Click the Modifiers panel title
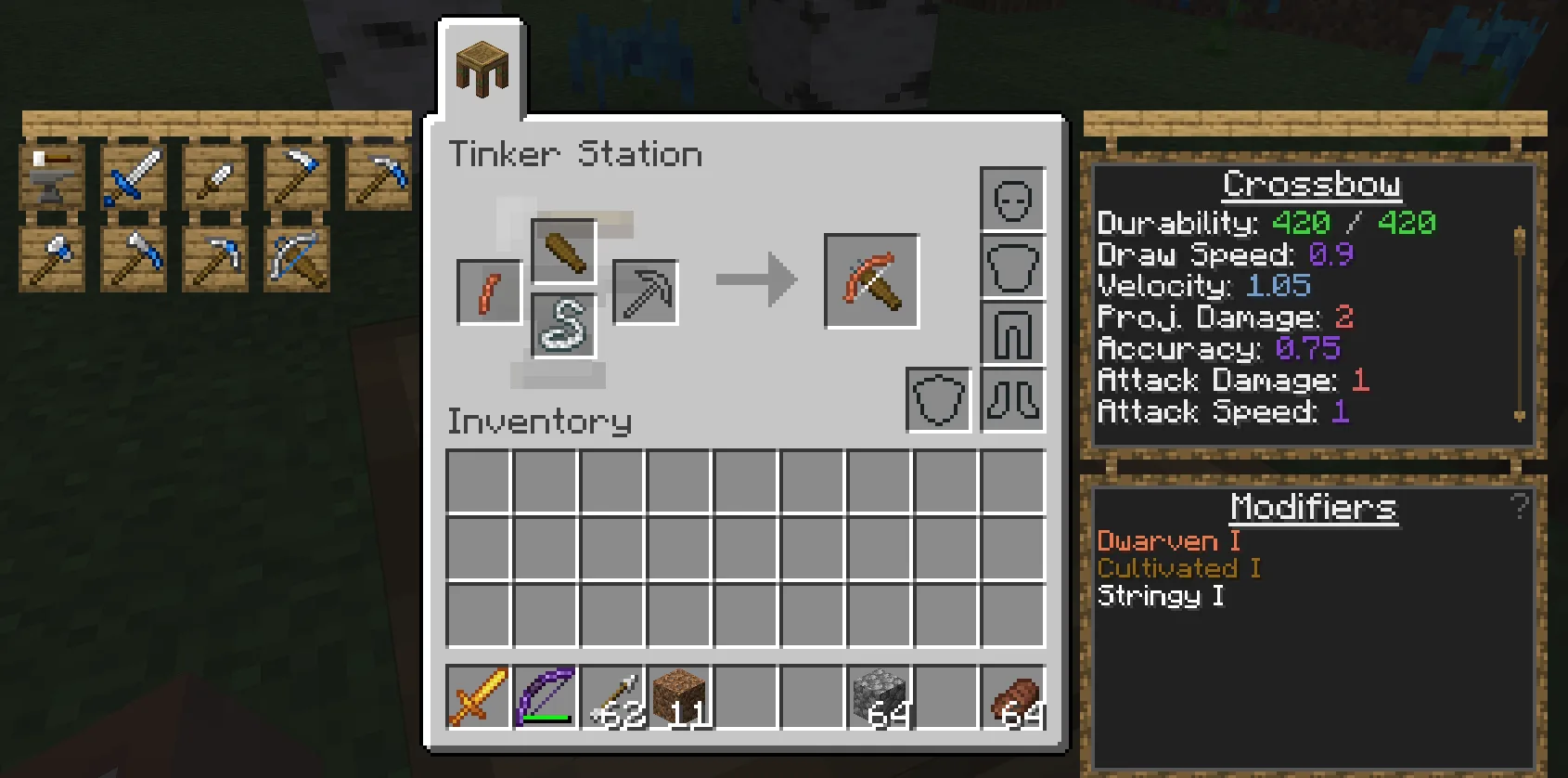The image size is (1568, 778). click(1312, 507)
